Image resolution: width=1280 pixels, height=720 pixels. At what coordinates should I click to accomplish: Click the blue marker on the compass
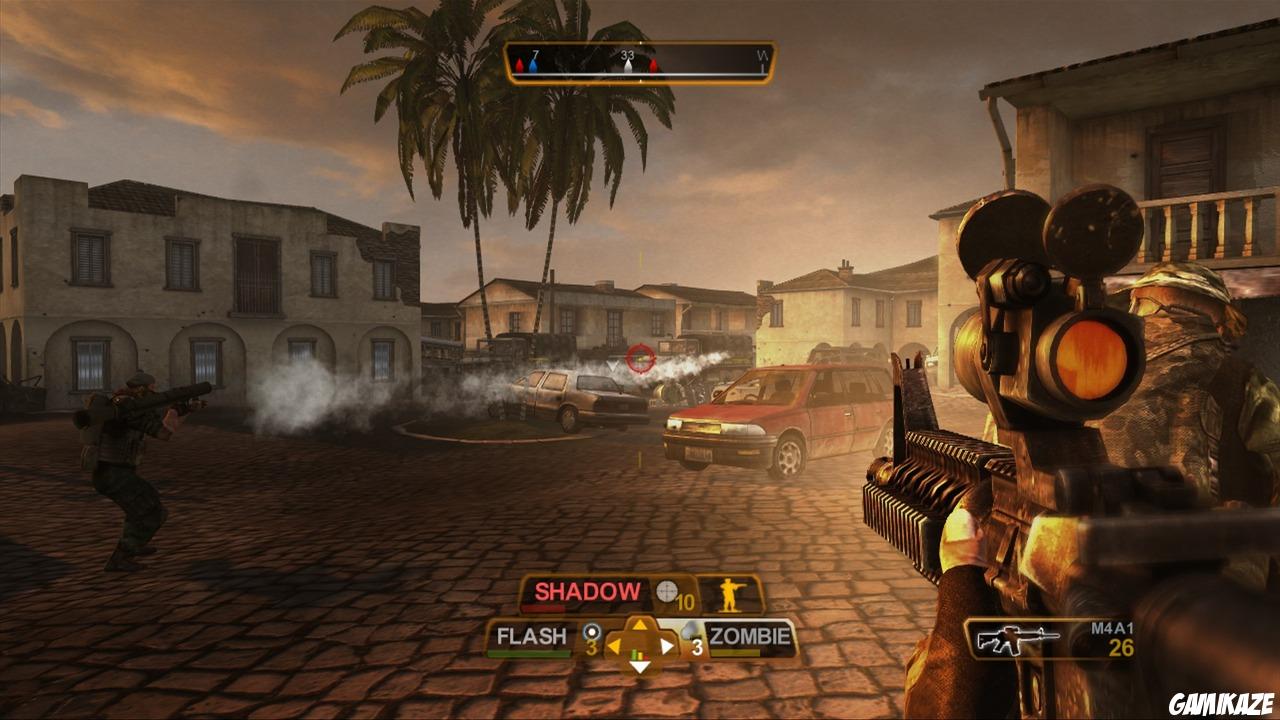533,67
